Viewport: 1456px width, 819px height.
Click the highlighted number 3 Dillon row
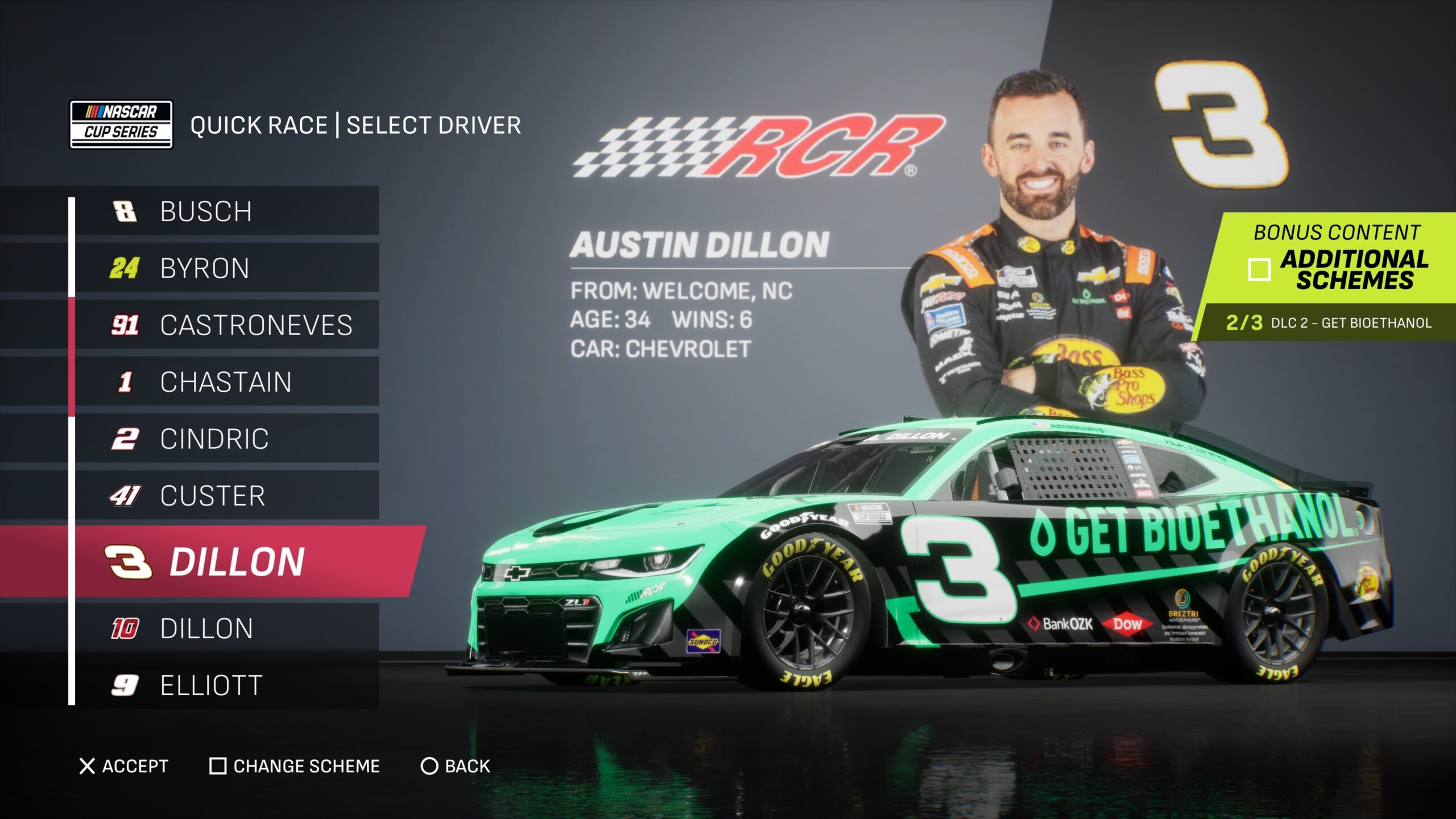[x=227, y=561]
